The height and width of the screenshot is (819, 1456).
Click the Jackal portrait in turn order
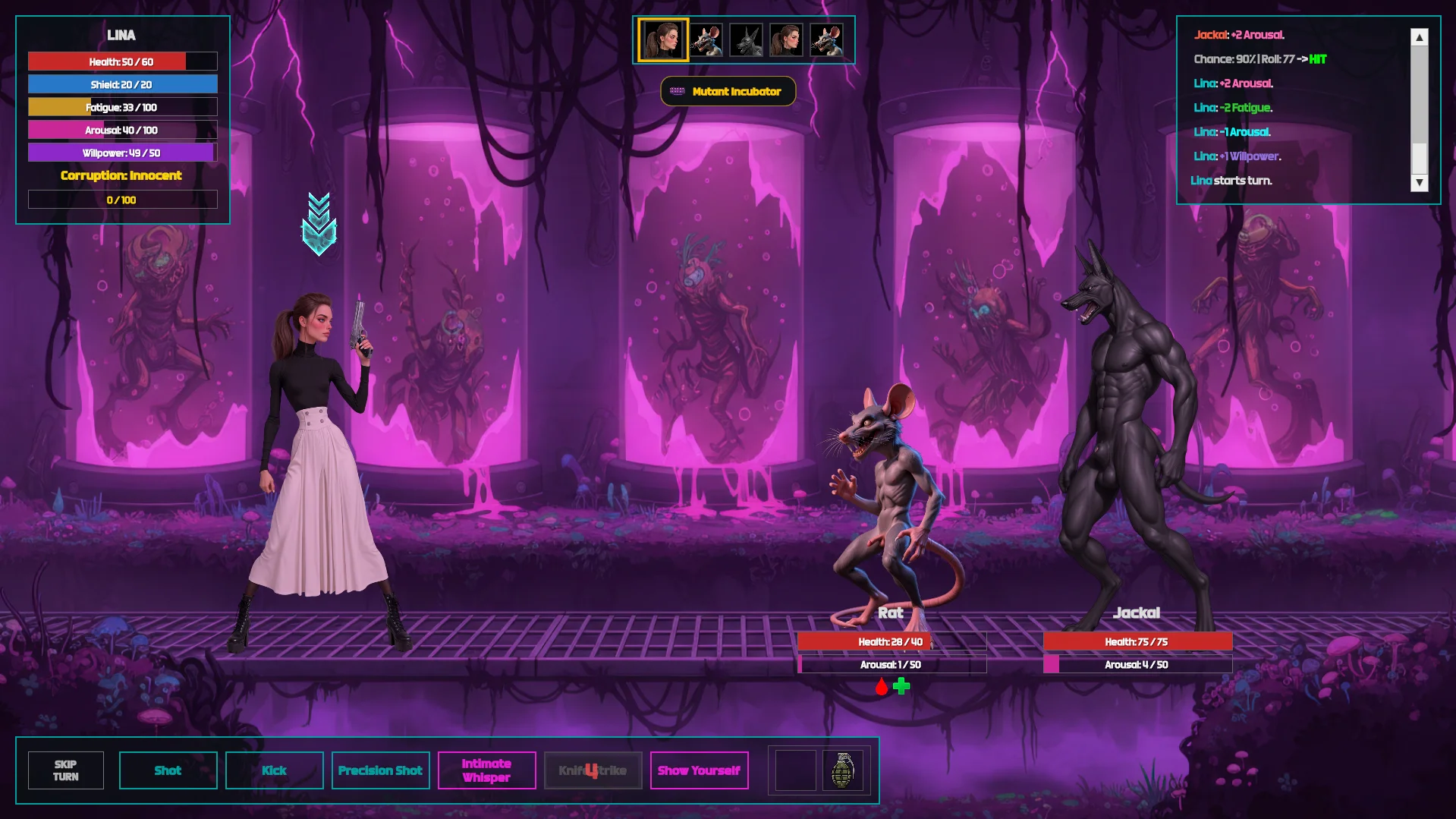click(x=746, y=39)
